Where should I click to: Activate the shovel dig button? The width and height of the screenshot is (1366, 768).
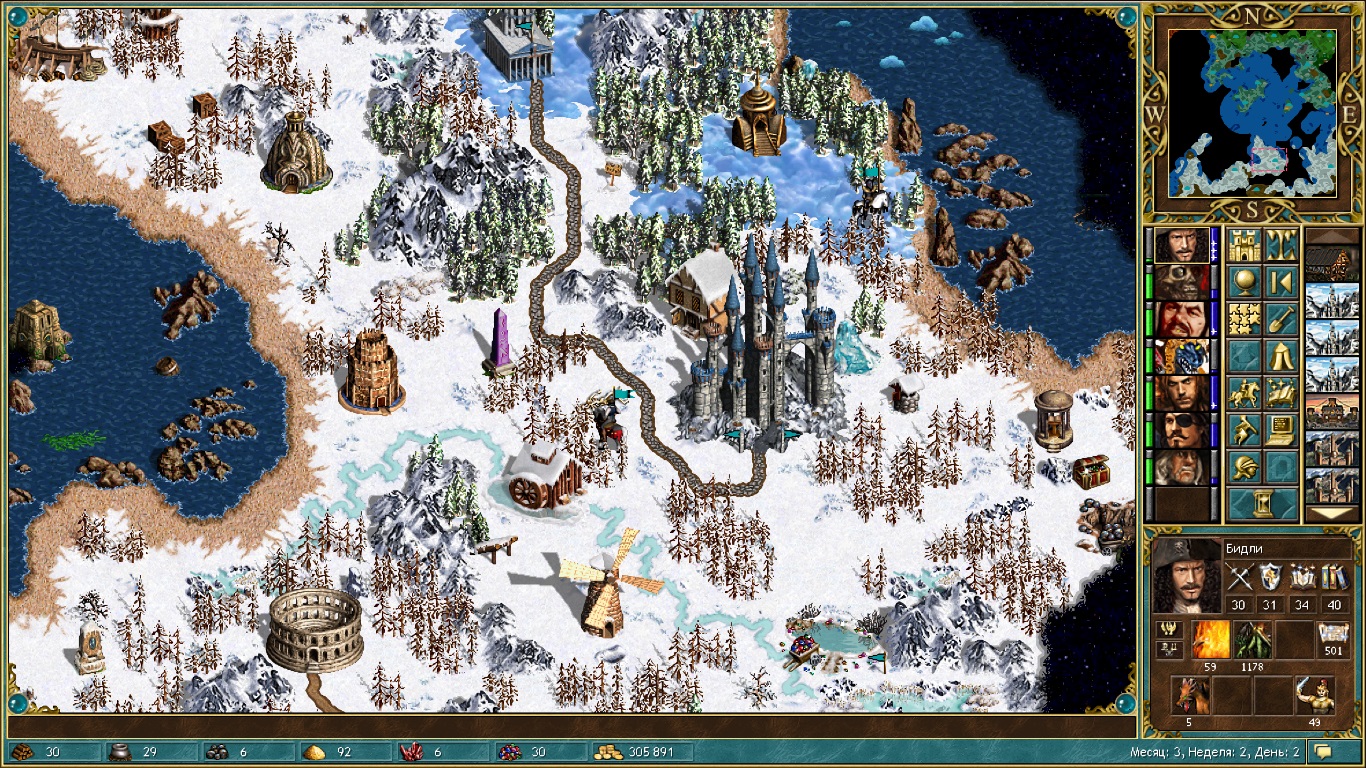click(x=1281, y=319)
